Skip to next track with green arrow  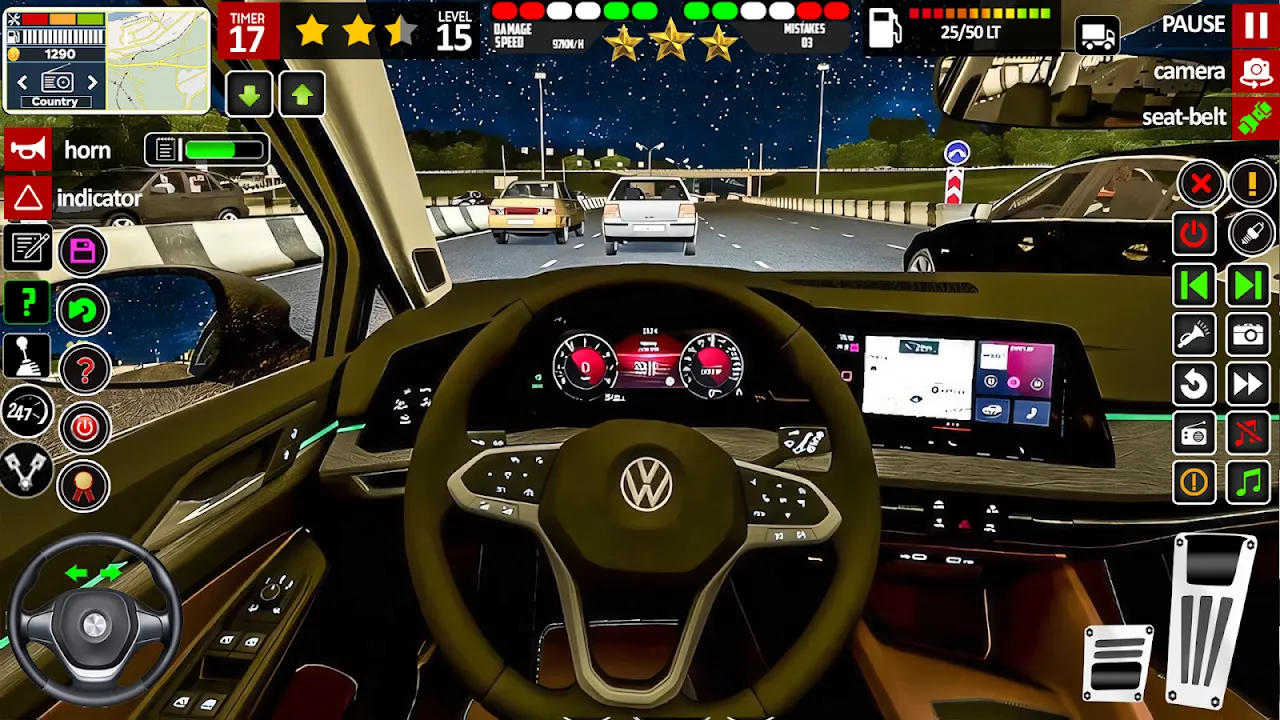click(1248, 285)
